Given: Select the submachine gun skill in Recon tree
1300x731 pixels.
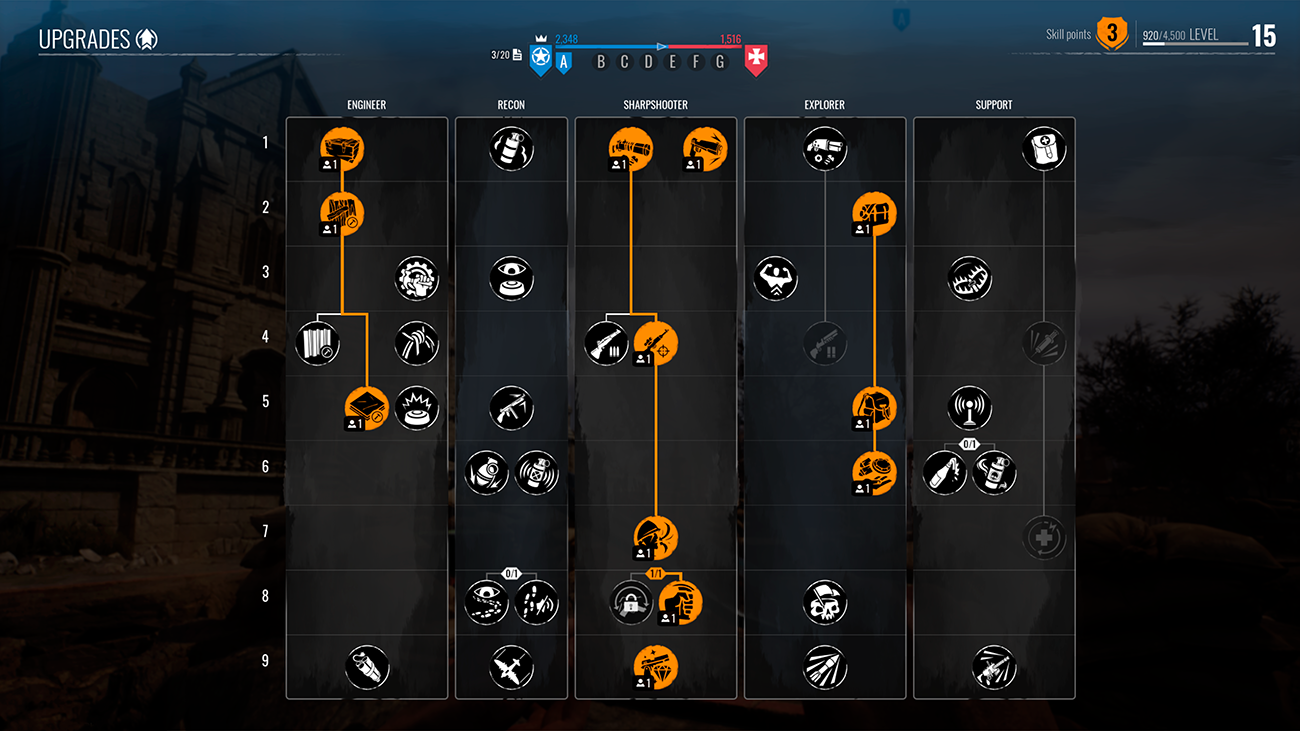Looking at the screenshot, I should coord(511,408).
